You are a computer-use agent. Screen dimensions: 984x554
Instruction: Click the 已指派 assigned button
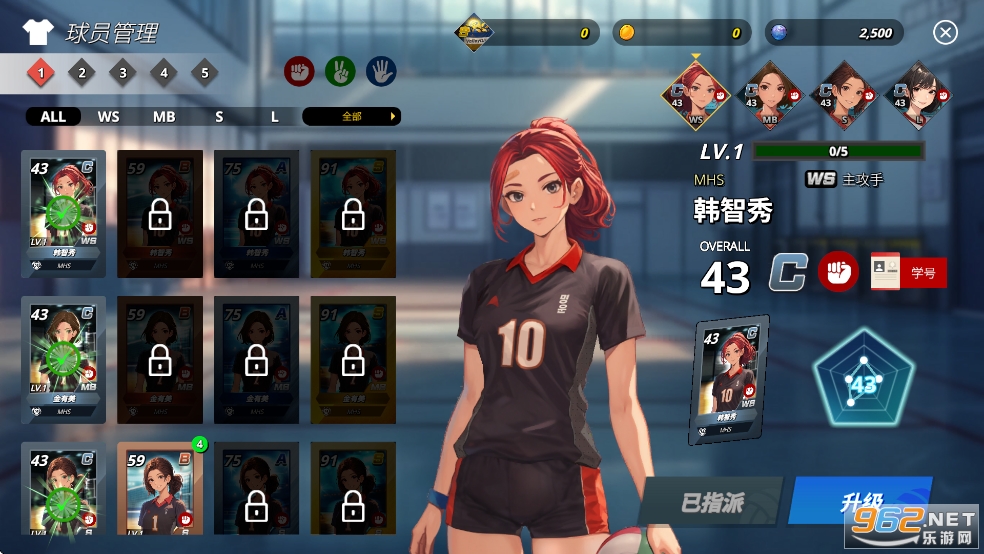(x=713, y=502)
